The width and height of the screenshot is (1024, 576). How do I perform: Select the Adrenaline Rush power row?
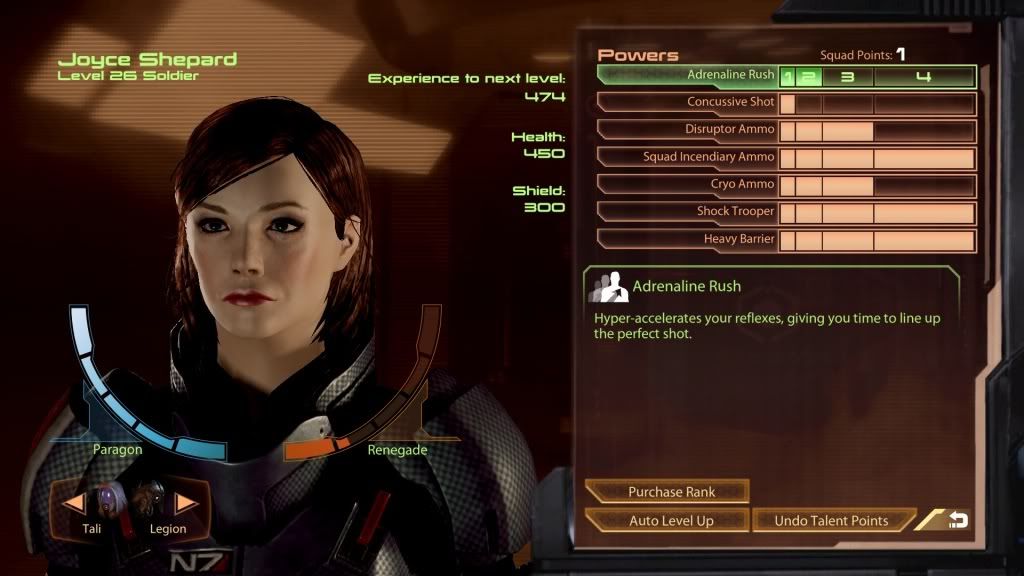[x=688, y=76]
